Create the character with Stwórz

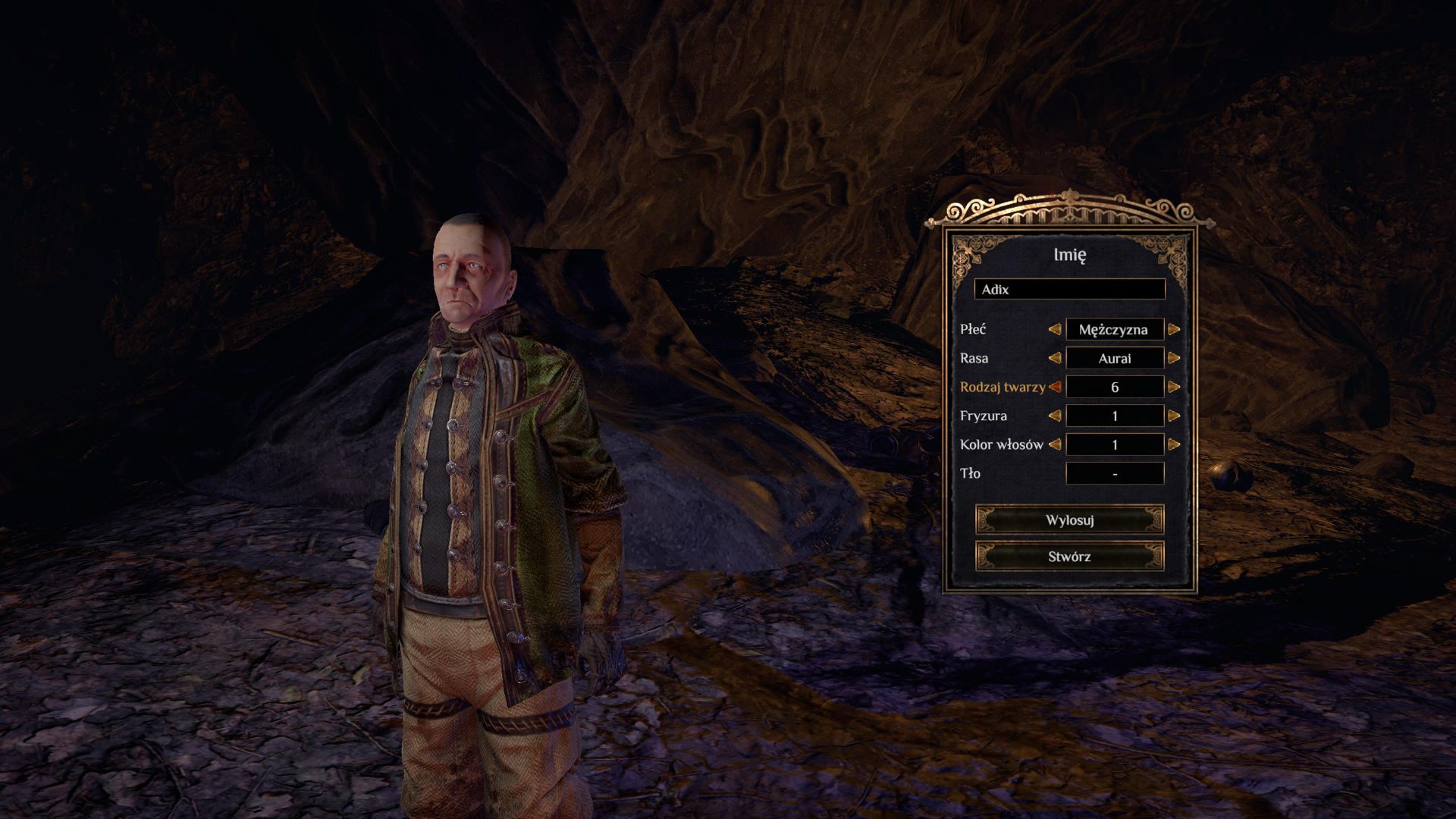[x=1069, y=557]
